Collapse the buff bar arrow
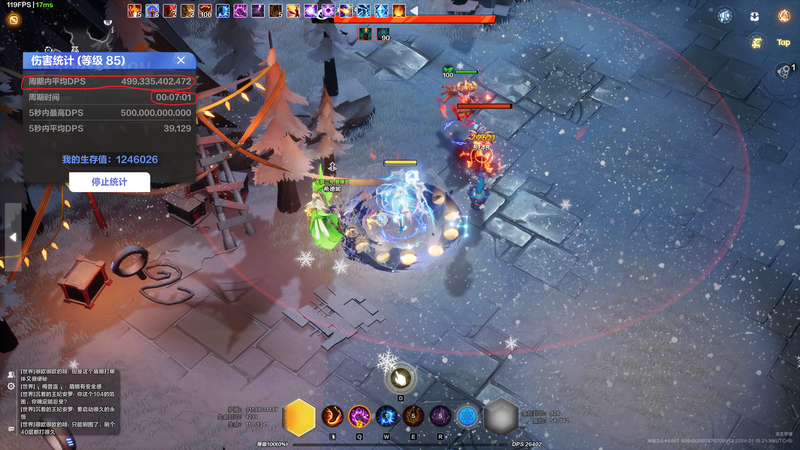The height and width of the screenshot is (450, 800). pos(414,11)
